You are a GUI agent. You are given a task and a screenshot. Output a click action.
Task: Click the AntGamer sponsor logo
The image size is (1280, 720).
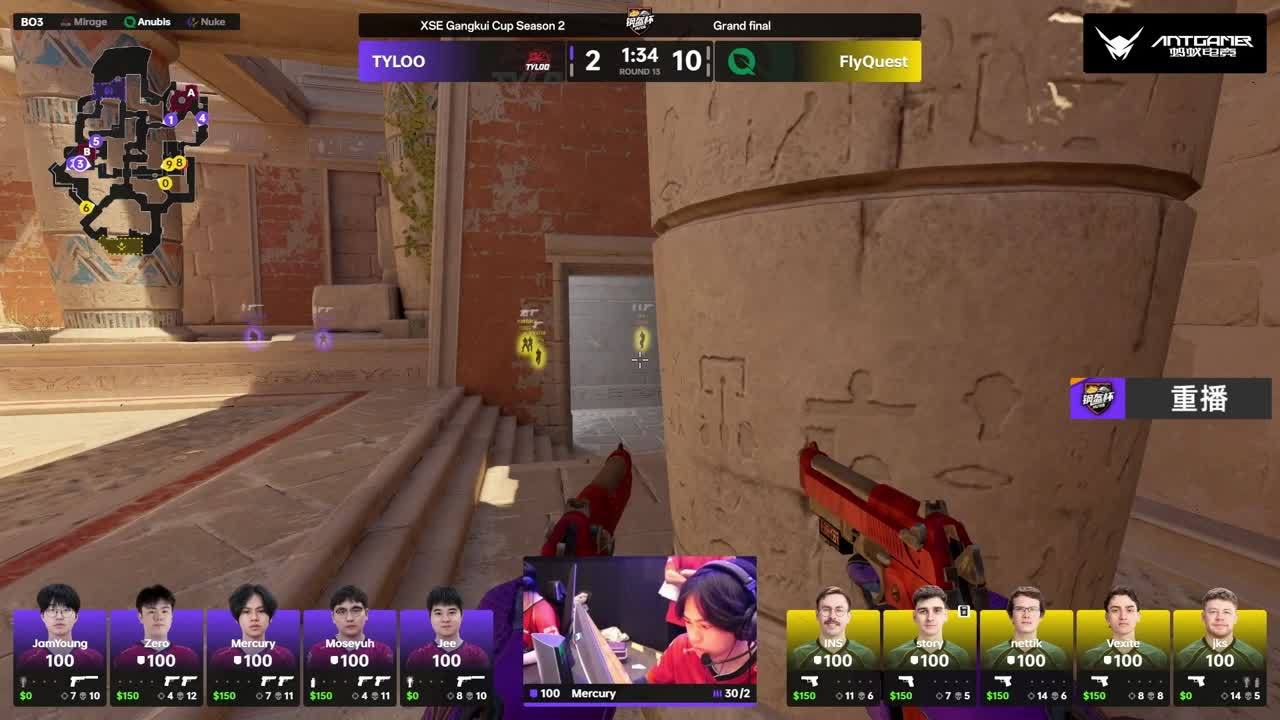pyautogui.click(x=1174, y=43)
